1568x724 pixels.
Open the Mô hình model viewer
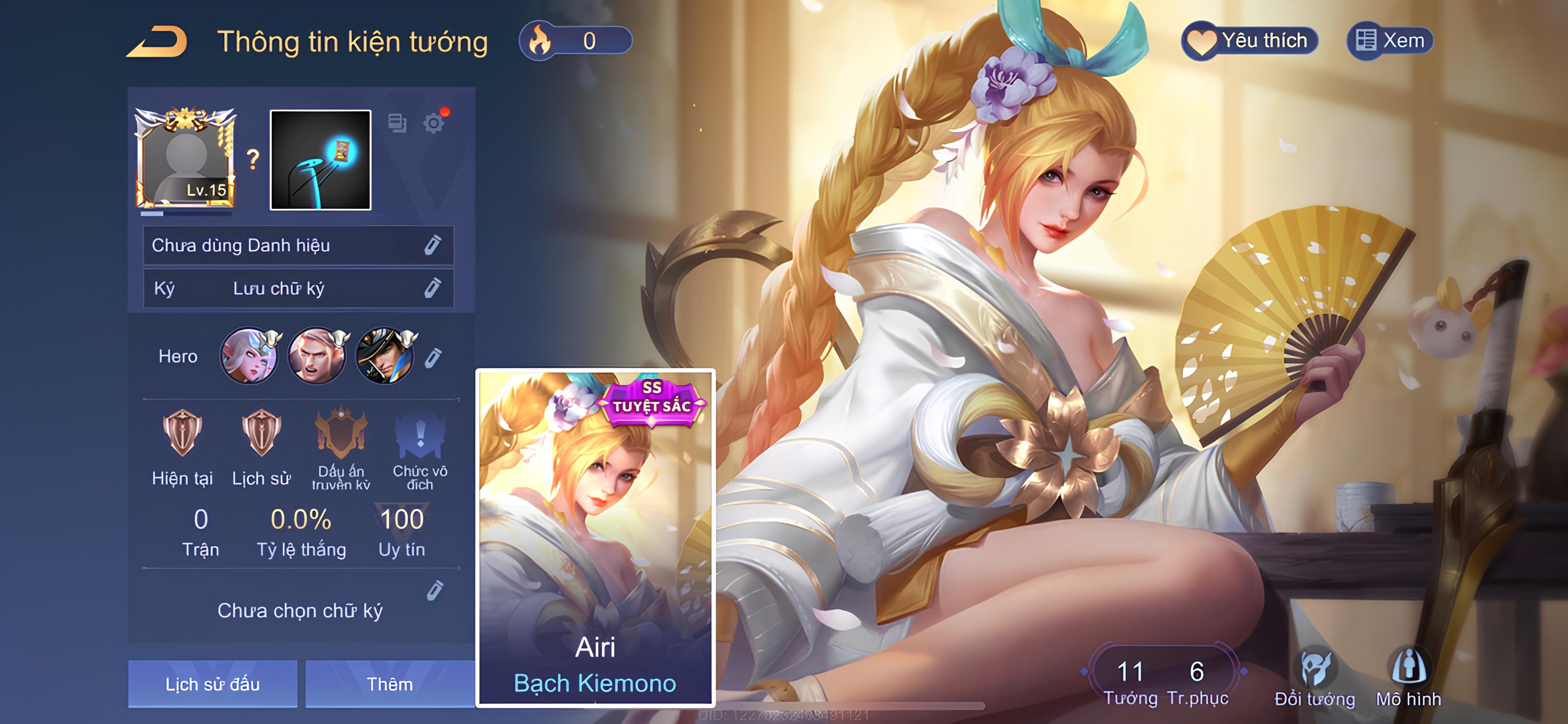click(x=1409, y=676)
